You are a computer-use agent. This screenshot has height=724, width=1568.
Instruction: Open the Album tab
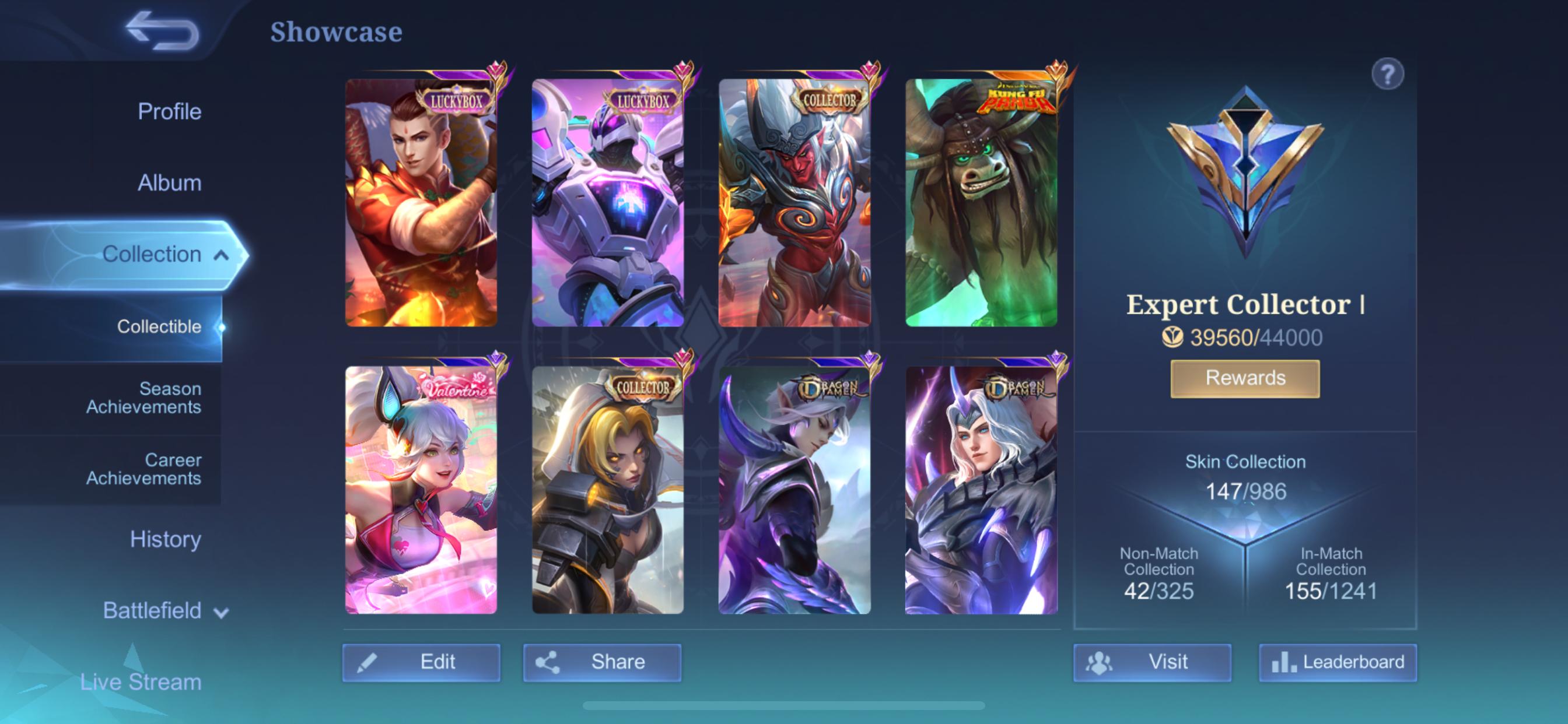(x=170, y=182)
